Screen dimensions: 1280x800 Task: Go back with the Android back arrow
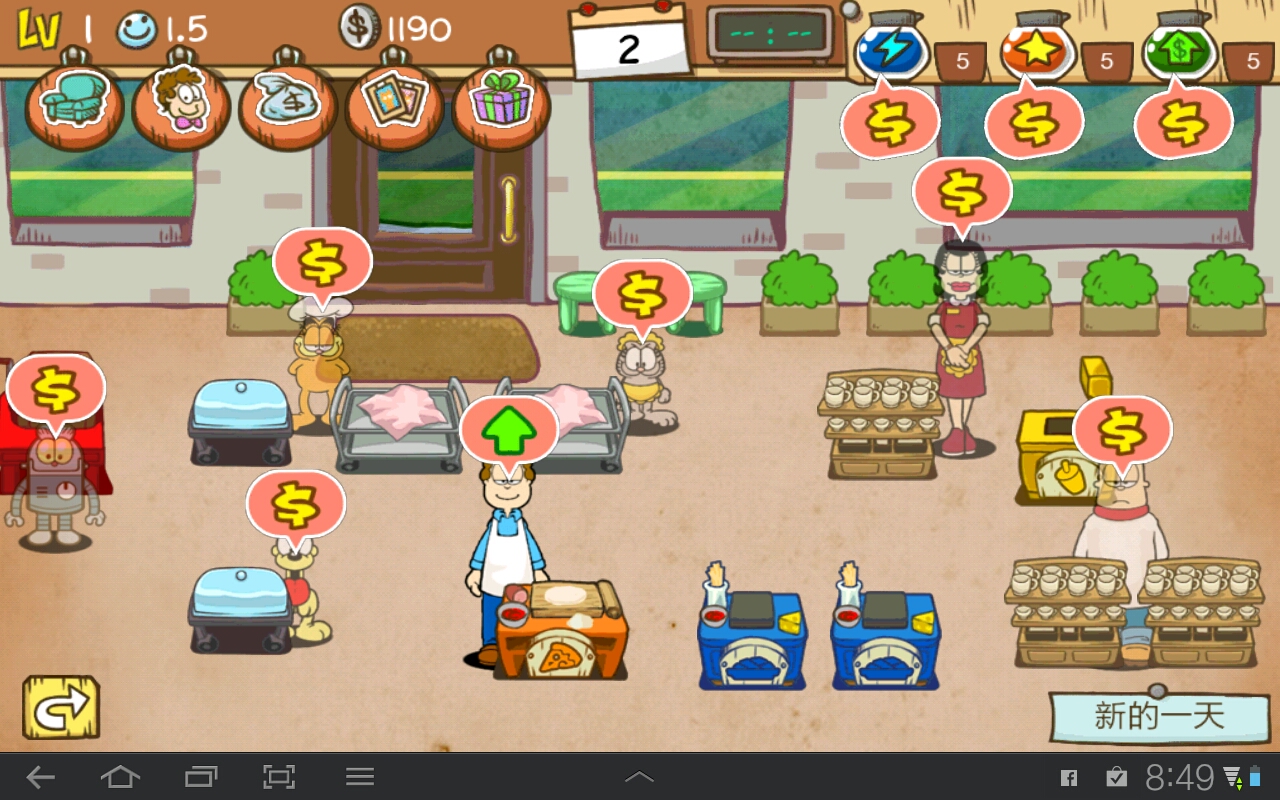pos(40,777)
